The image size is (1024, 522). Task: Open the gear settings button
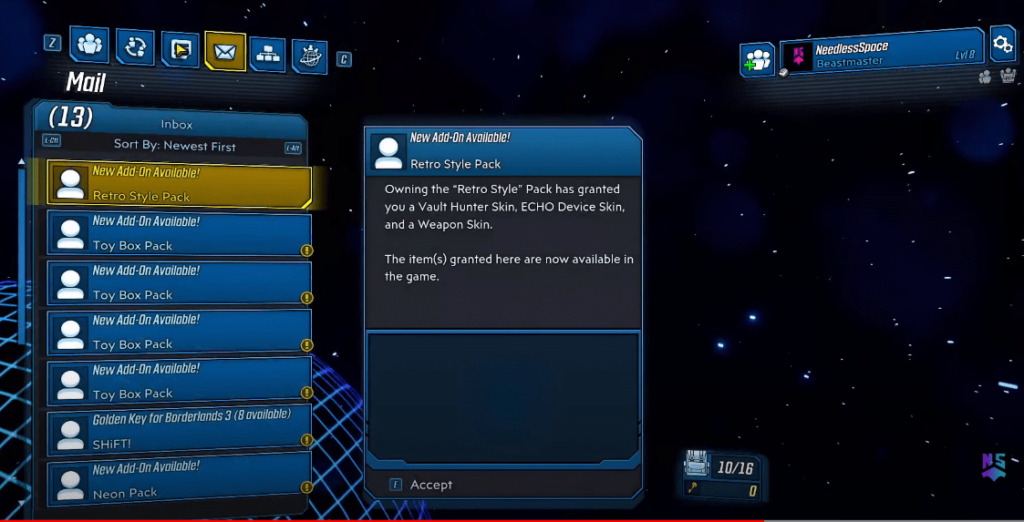pos(1001,43)
